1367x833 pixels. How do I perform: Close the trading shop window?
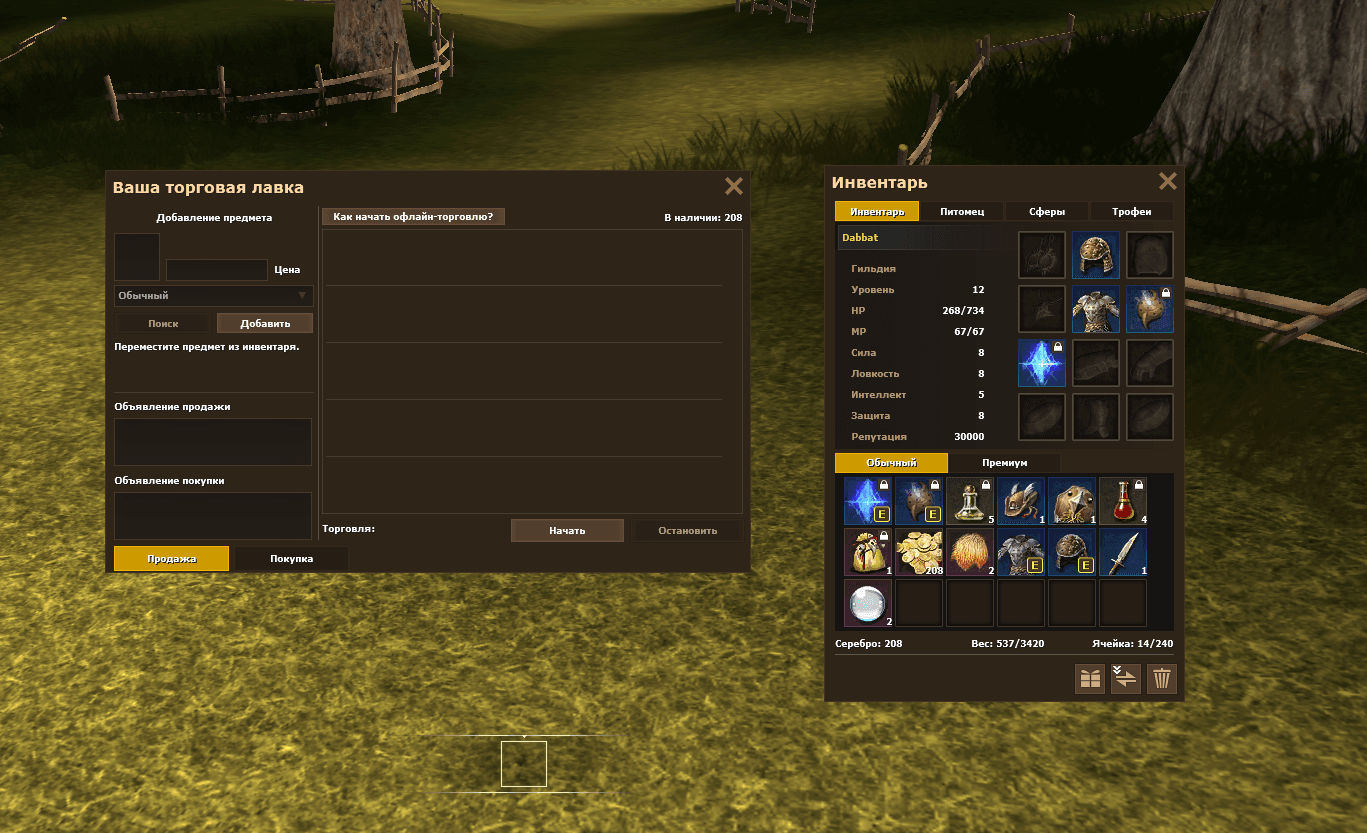point(734,186)
